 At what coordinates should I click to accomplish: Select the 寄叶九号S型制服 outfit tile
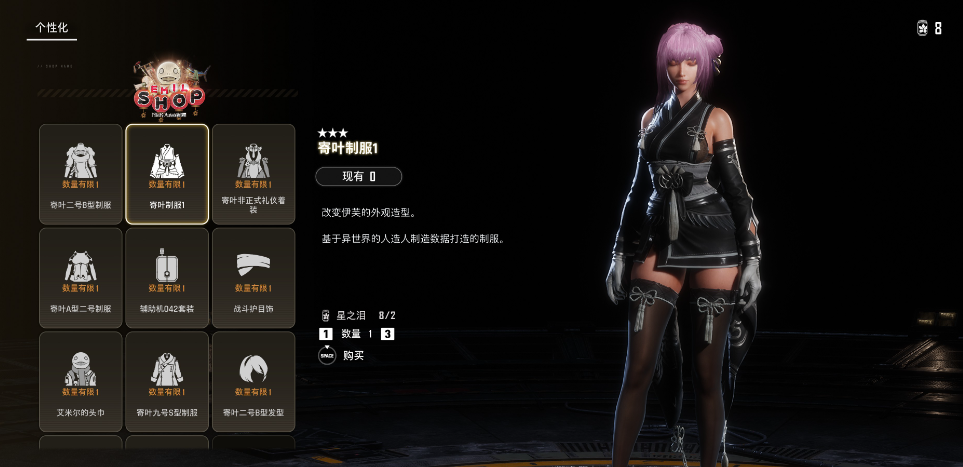(167, 381)
